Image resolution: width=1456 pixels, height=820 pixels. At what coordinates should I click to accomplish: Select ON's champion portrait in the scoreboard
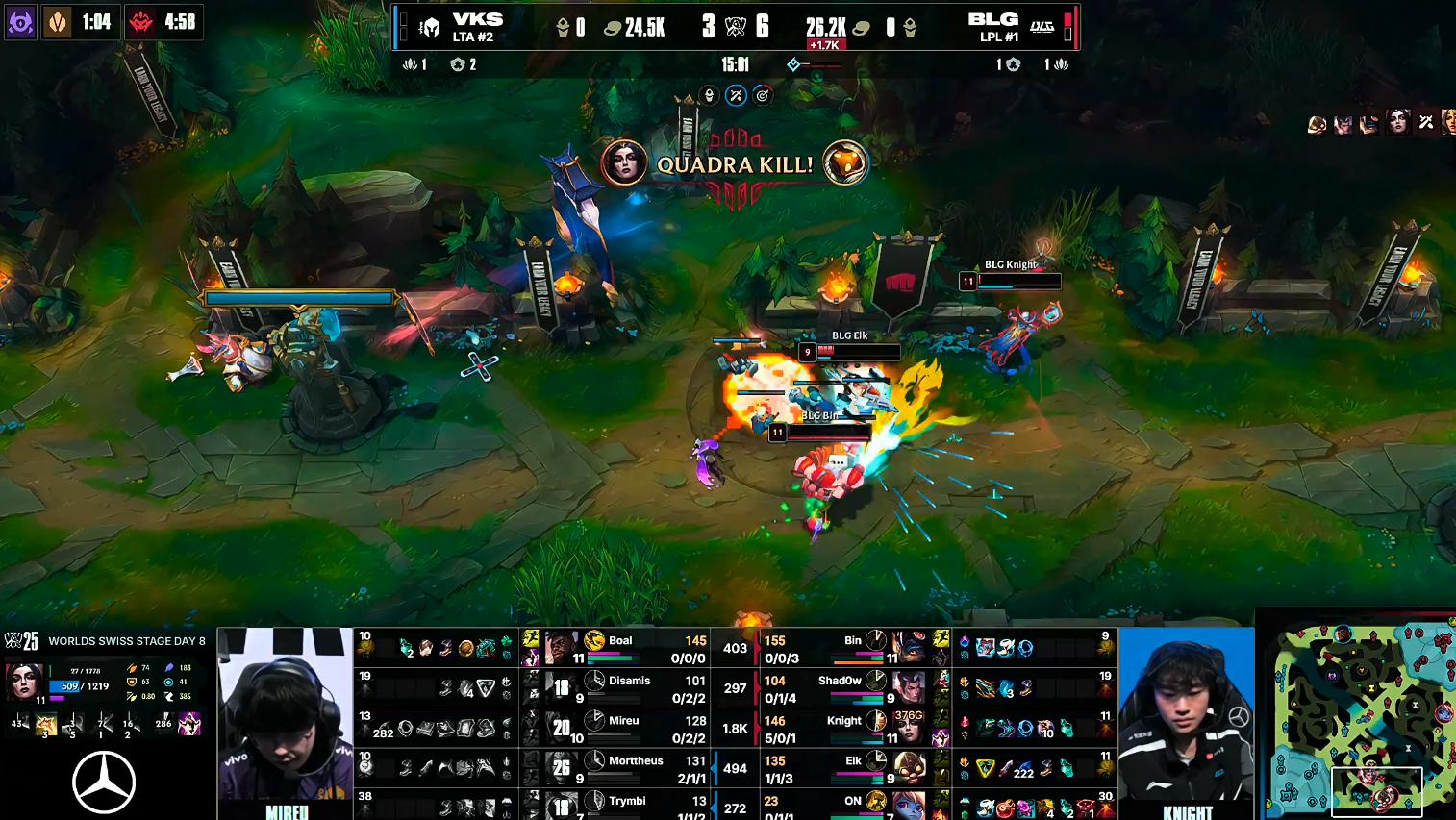point(910,804)
